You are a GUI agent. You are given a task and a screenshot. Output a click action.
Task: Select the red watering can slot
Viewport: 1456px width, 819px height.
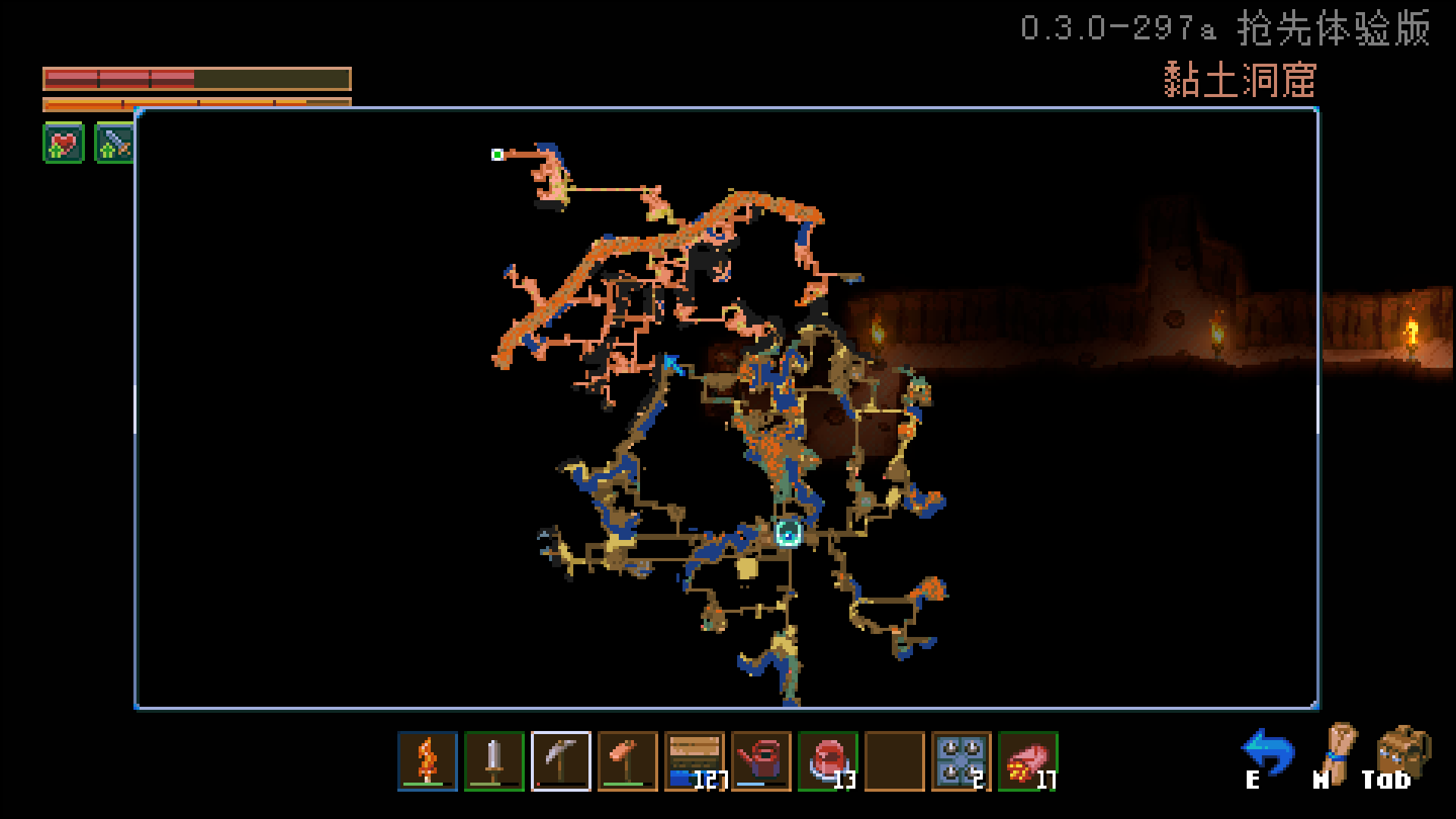(x=761, y=761)
